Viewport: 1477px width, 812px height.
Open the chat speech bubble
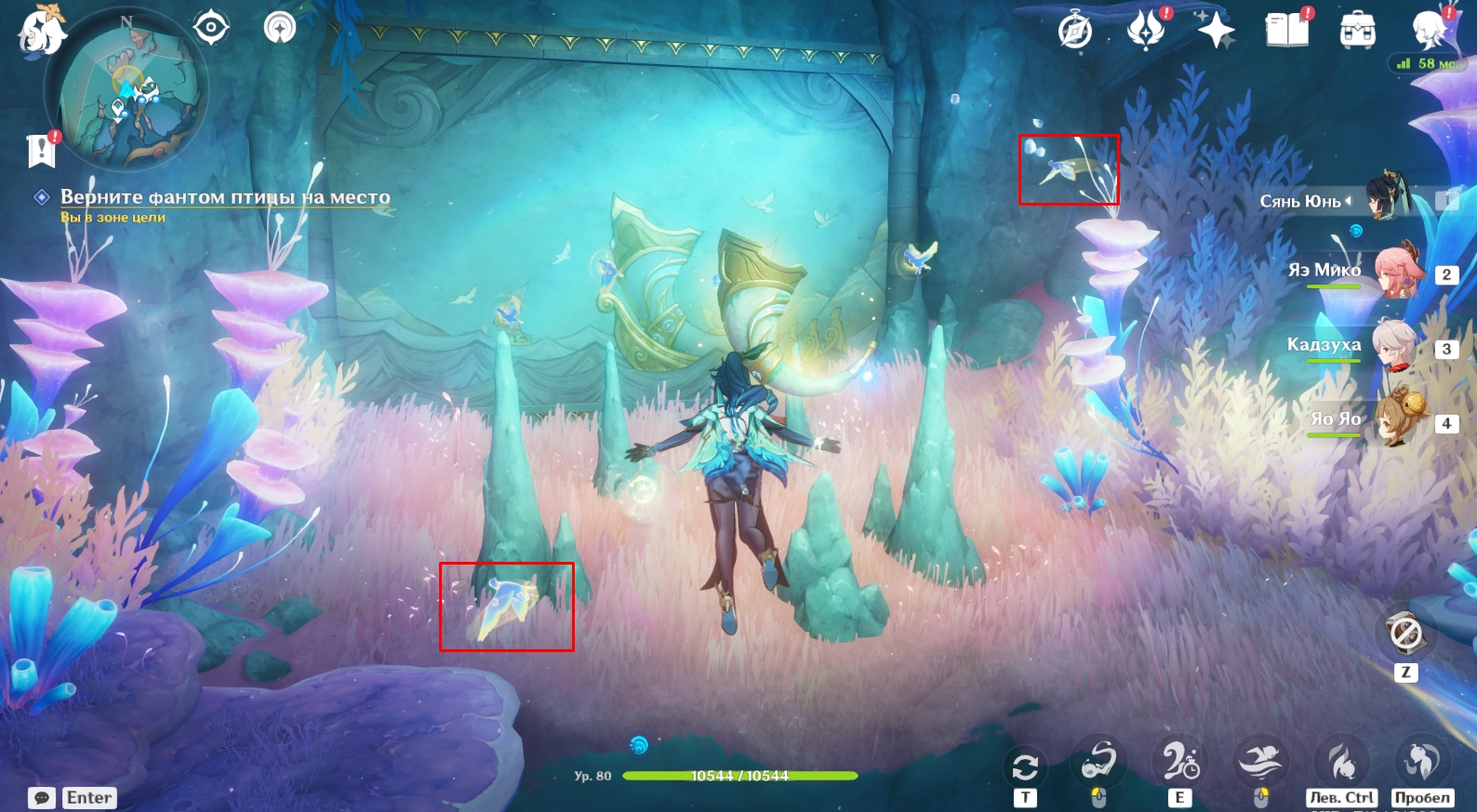(x=42, y=798)
